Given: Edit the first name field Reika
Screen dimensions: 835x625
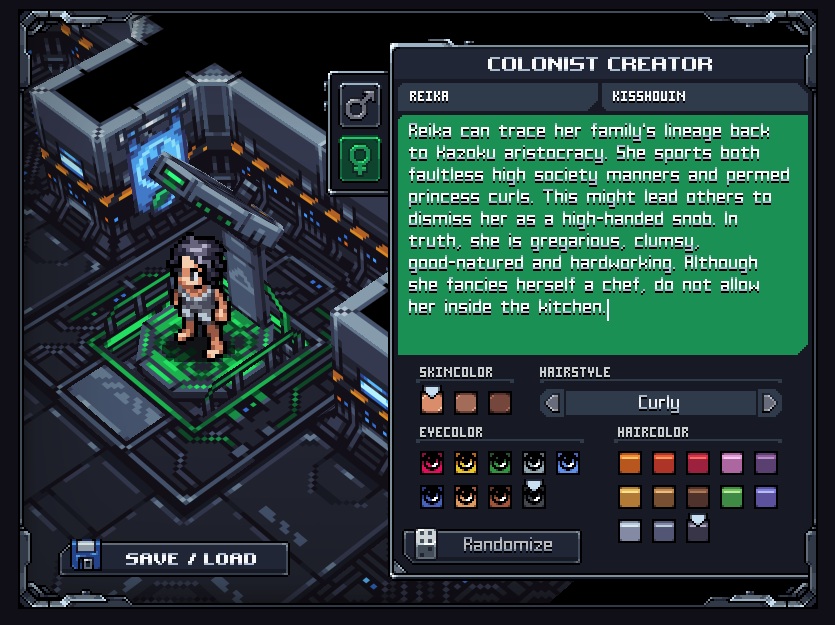Looking at the screenshot, I should click(x=496, y=97).
